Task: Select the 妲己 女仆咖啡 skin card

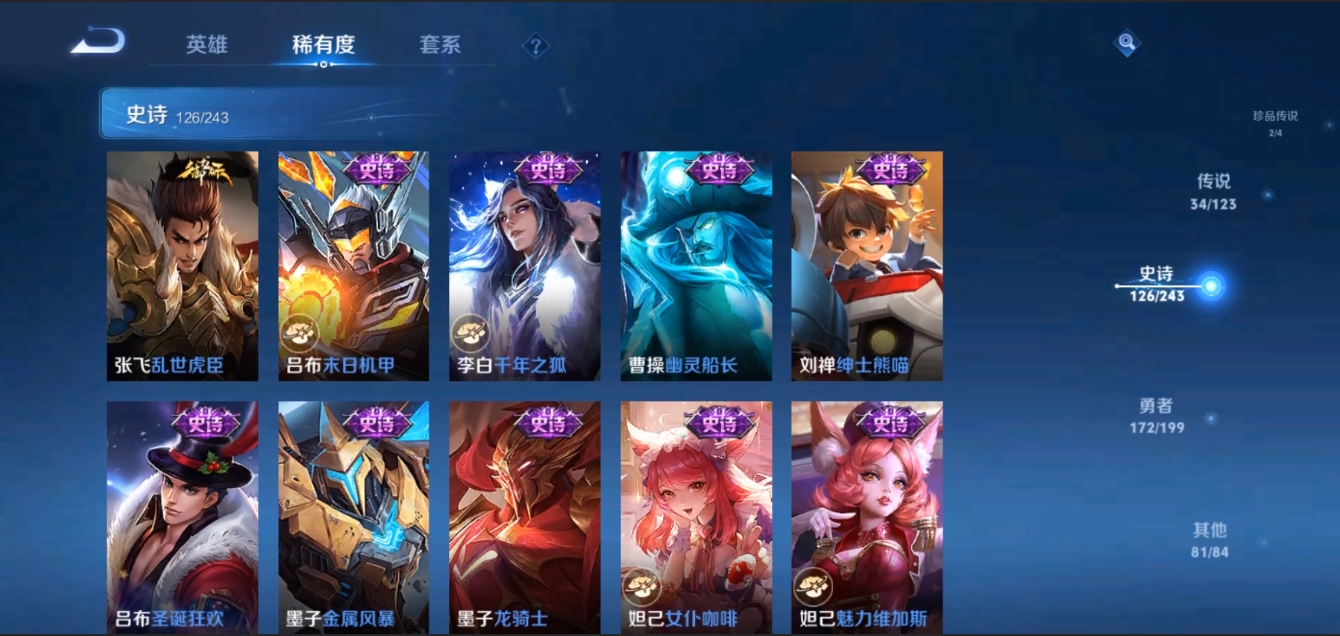Action: point(696,516)
